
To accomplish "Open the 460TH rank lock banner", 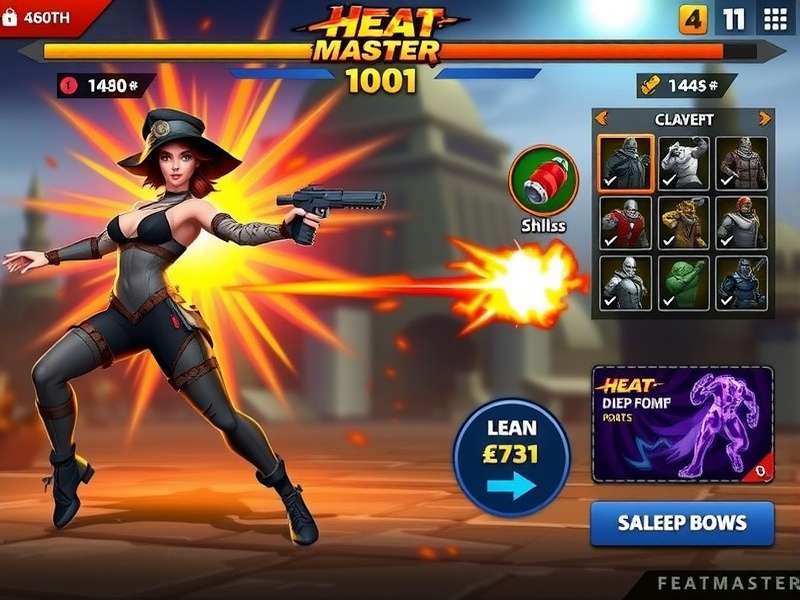I will pyautogui.click(x=45, y=17).
